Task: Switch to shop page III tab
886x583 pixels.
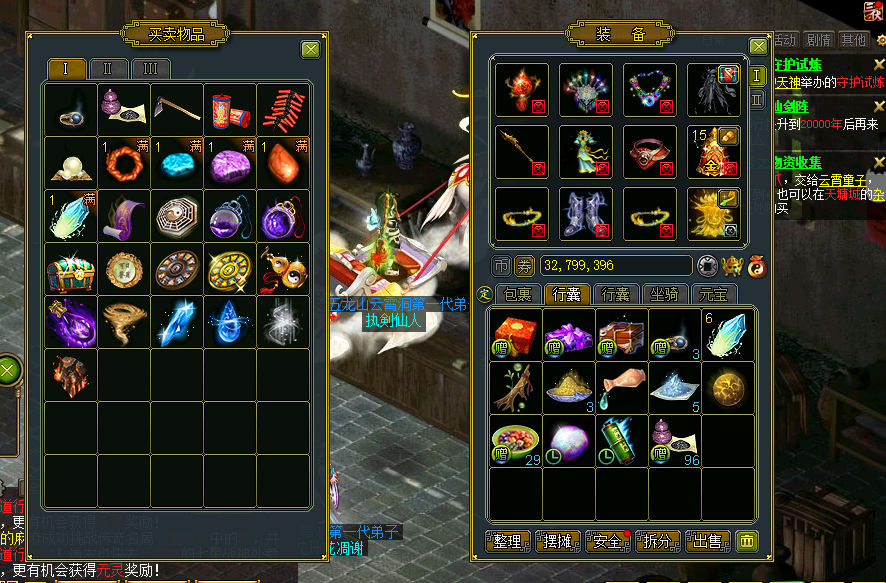Action: (150, 69)
